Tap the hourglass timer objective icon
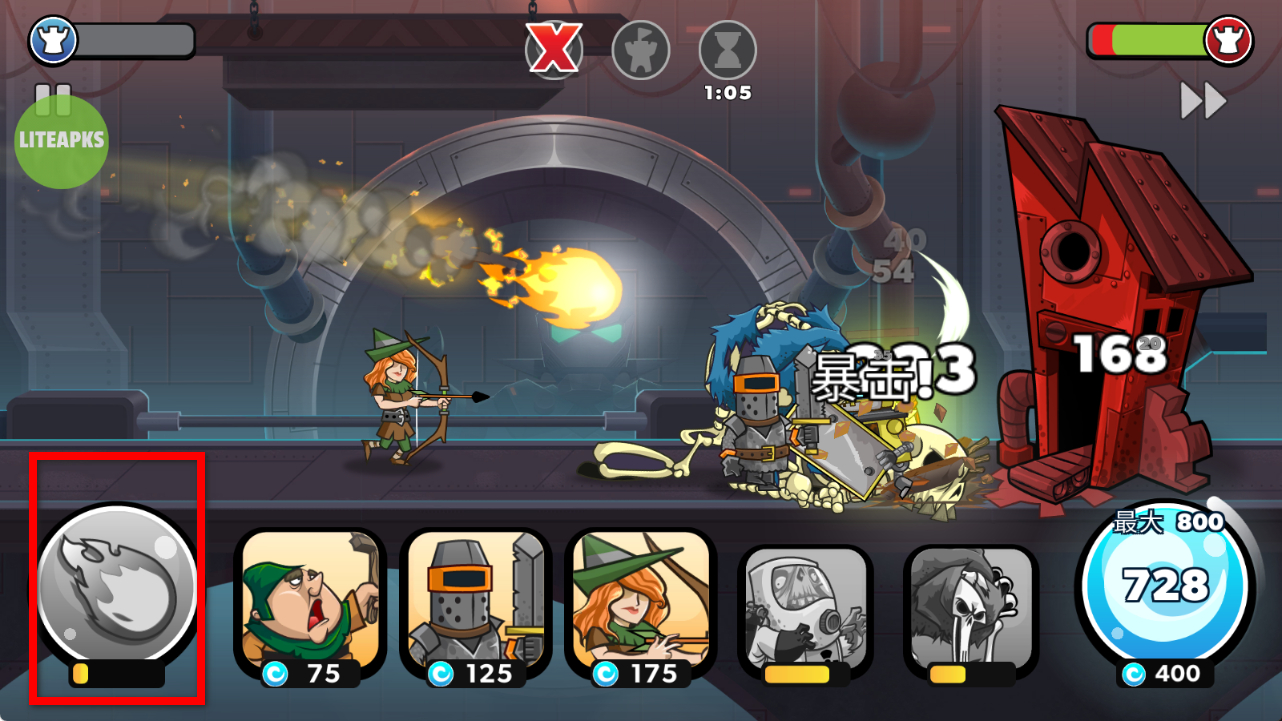This screenshot has height=721, width=1282. pyautogui.click(x=727, y=49)
